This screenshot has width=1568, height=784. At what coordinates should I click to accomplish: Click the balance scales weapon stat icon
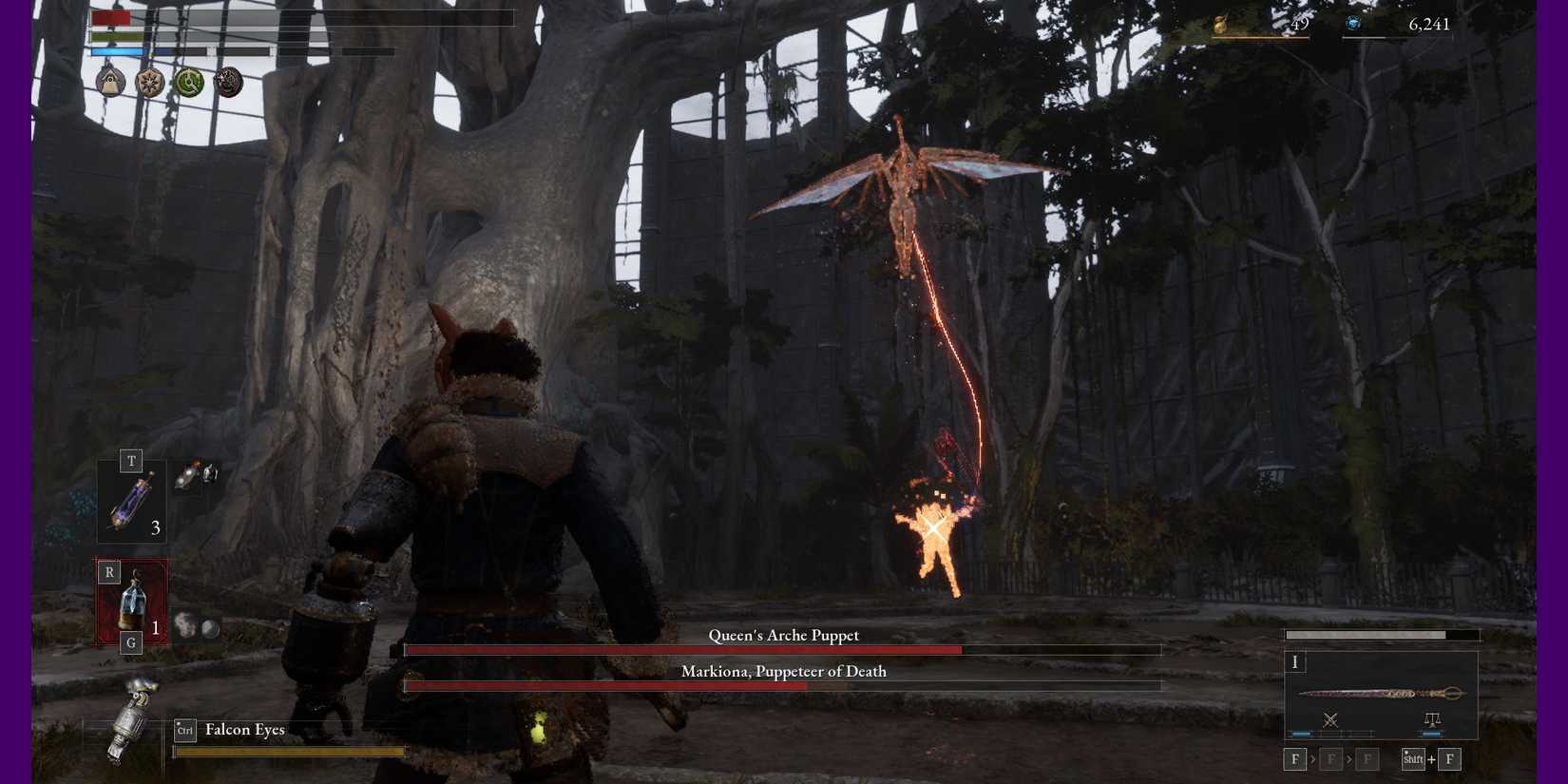(x=1432, y=720)
